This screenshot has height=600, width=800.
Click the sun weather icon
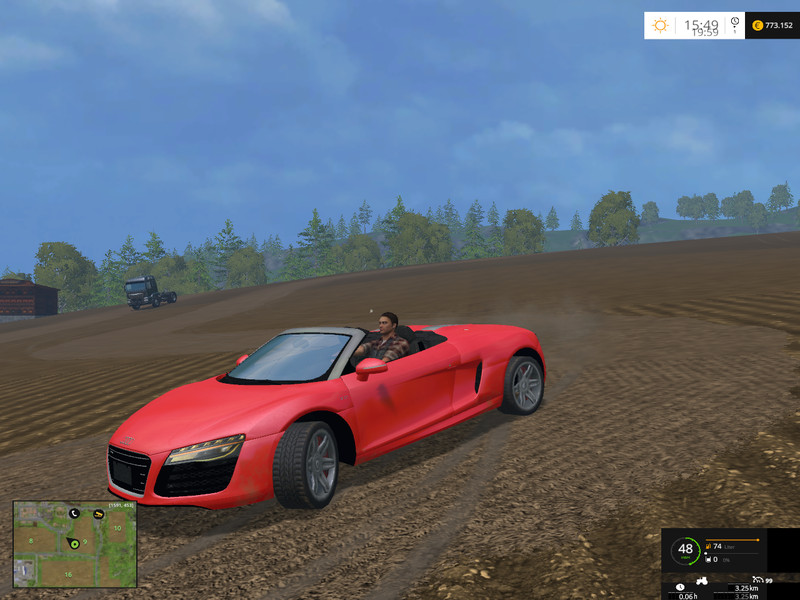[661, 25]
